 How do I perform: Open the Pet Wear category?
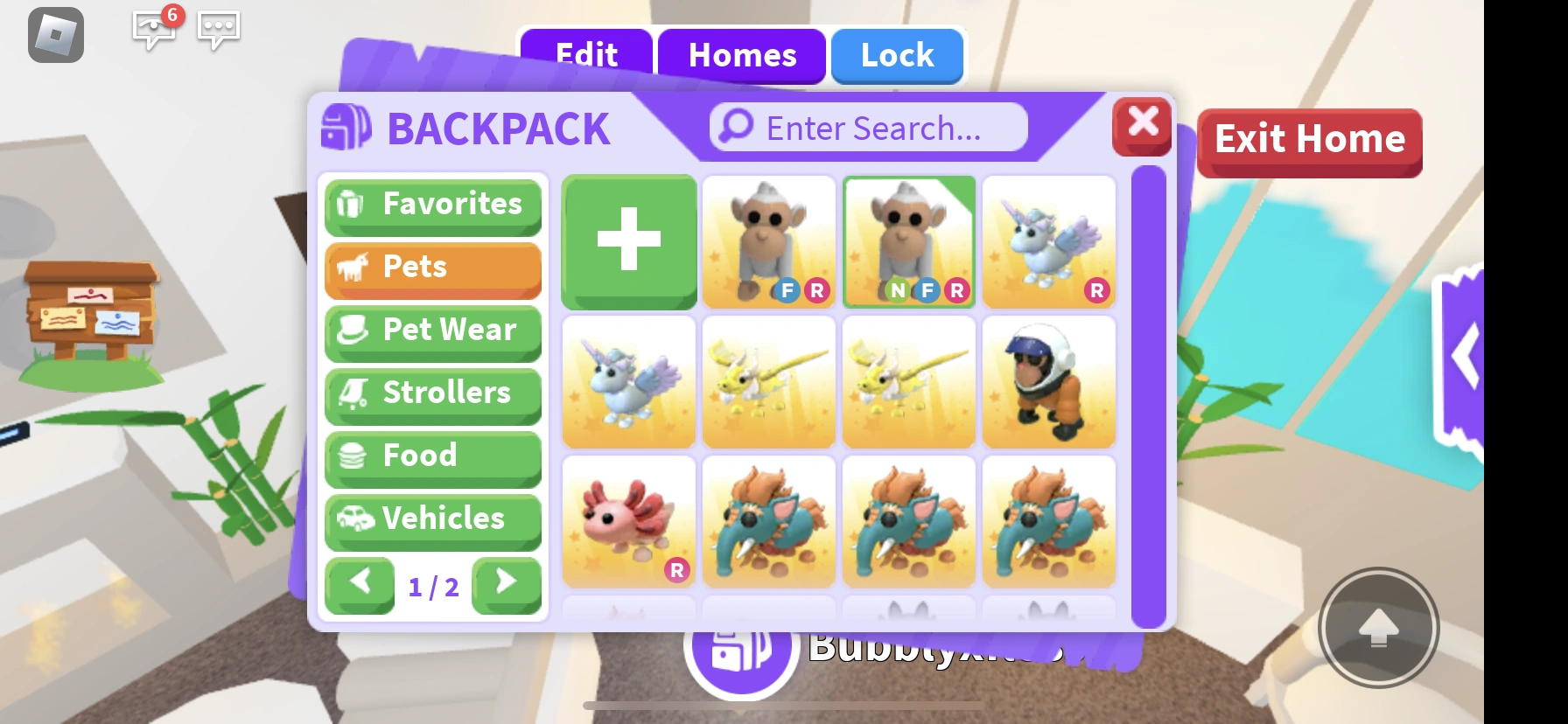(432, 331)
